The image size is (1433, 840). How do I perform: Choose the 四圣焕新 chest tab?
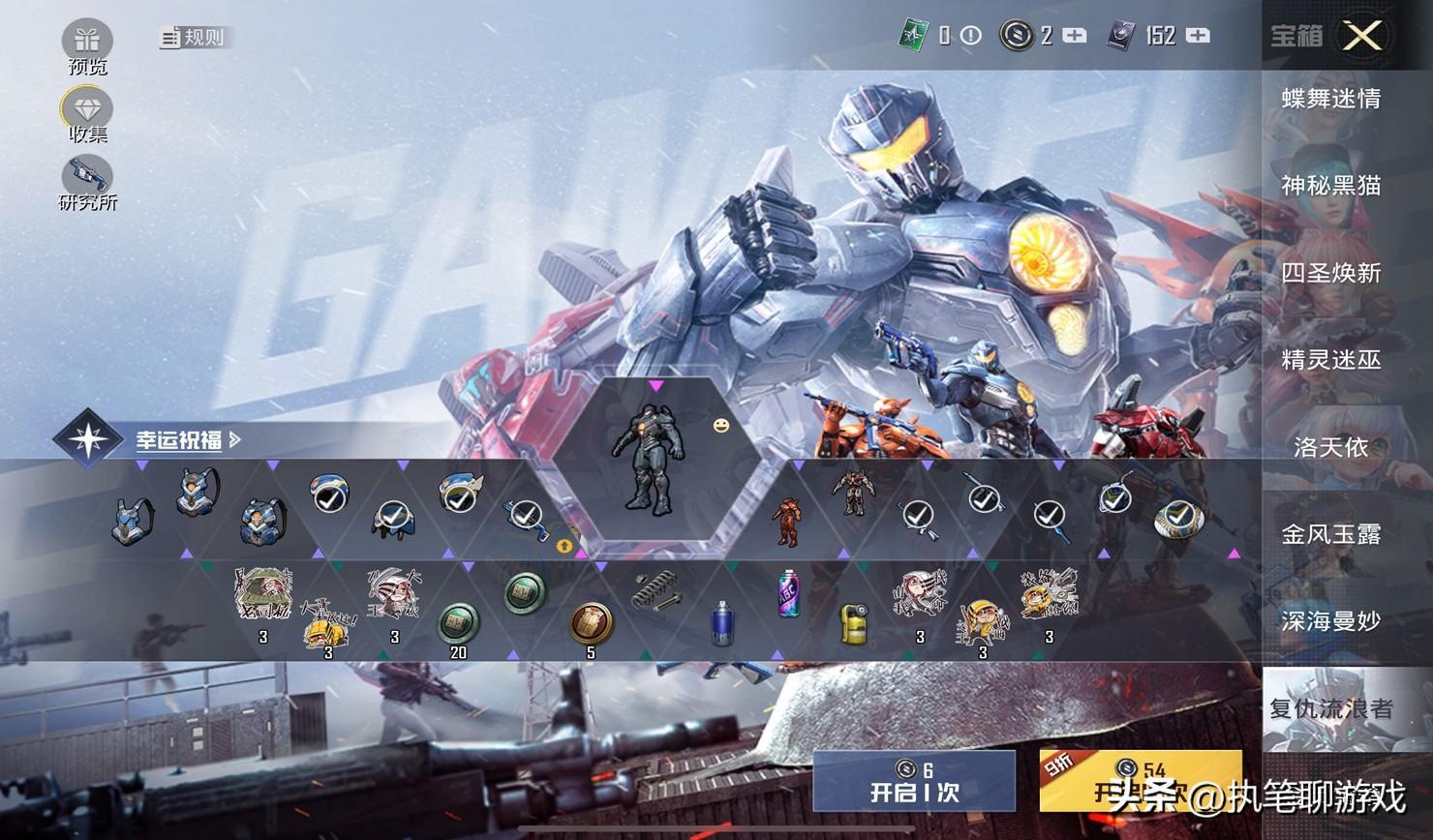click(1330, 273)
